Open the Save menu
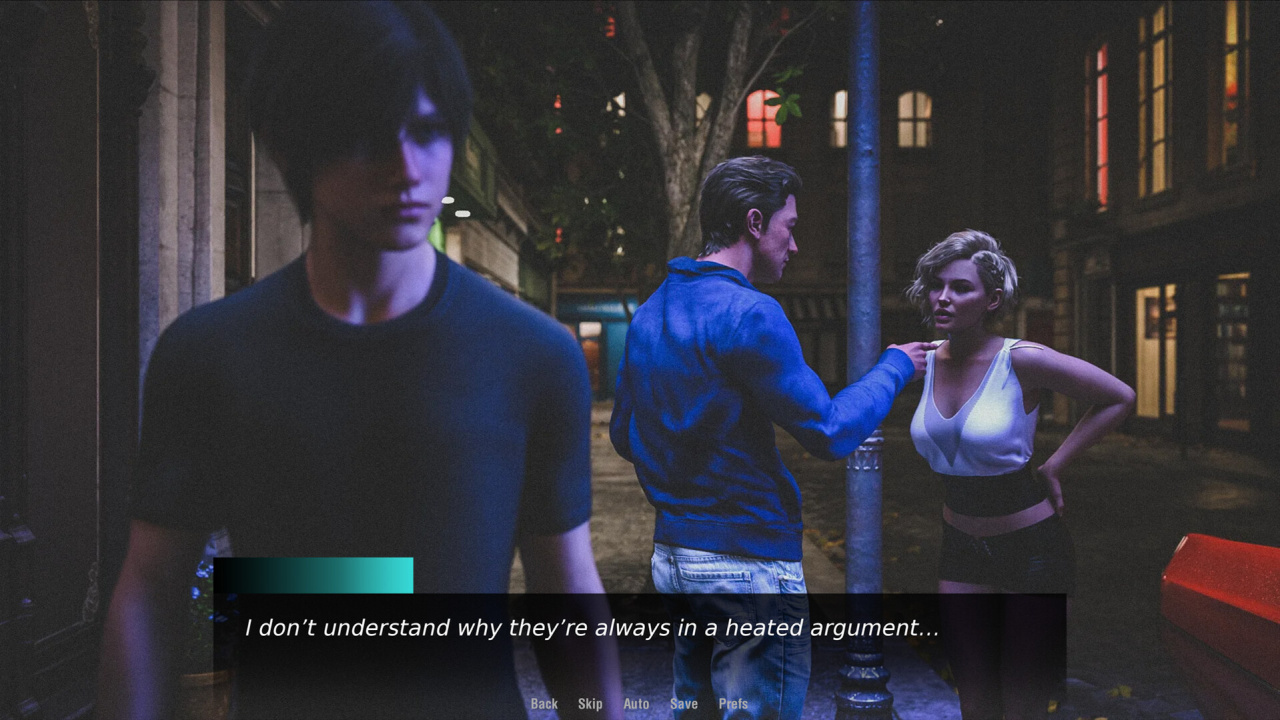 click(684, 704)
